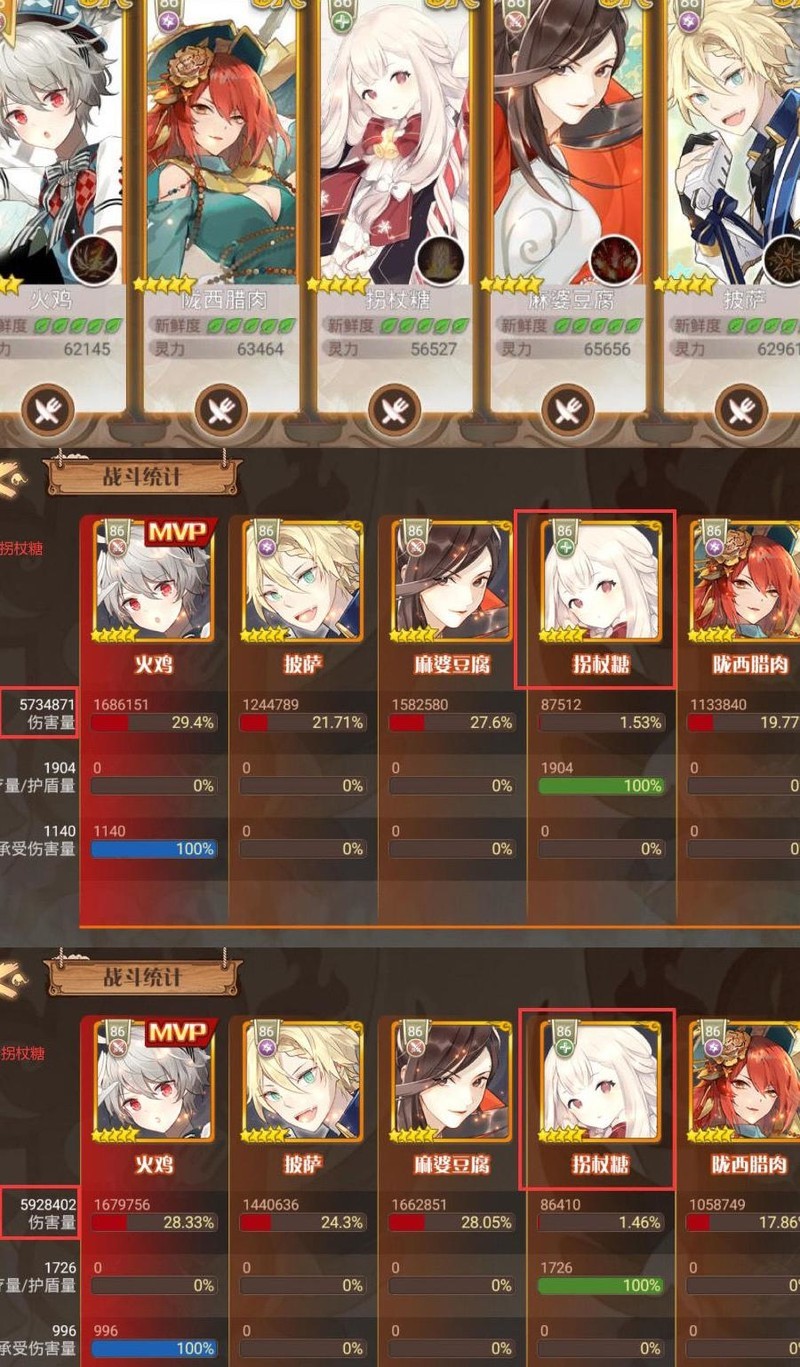View the round skill icon on 拐杖糖's card
800x1367 pixels.
coord(440,260)
